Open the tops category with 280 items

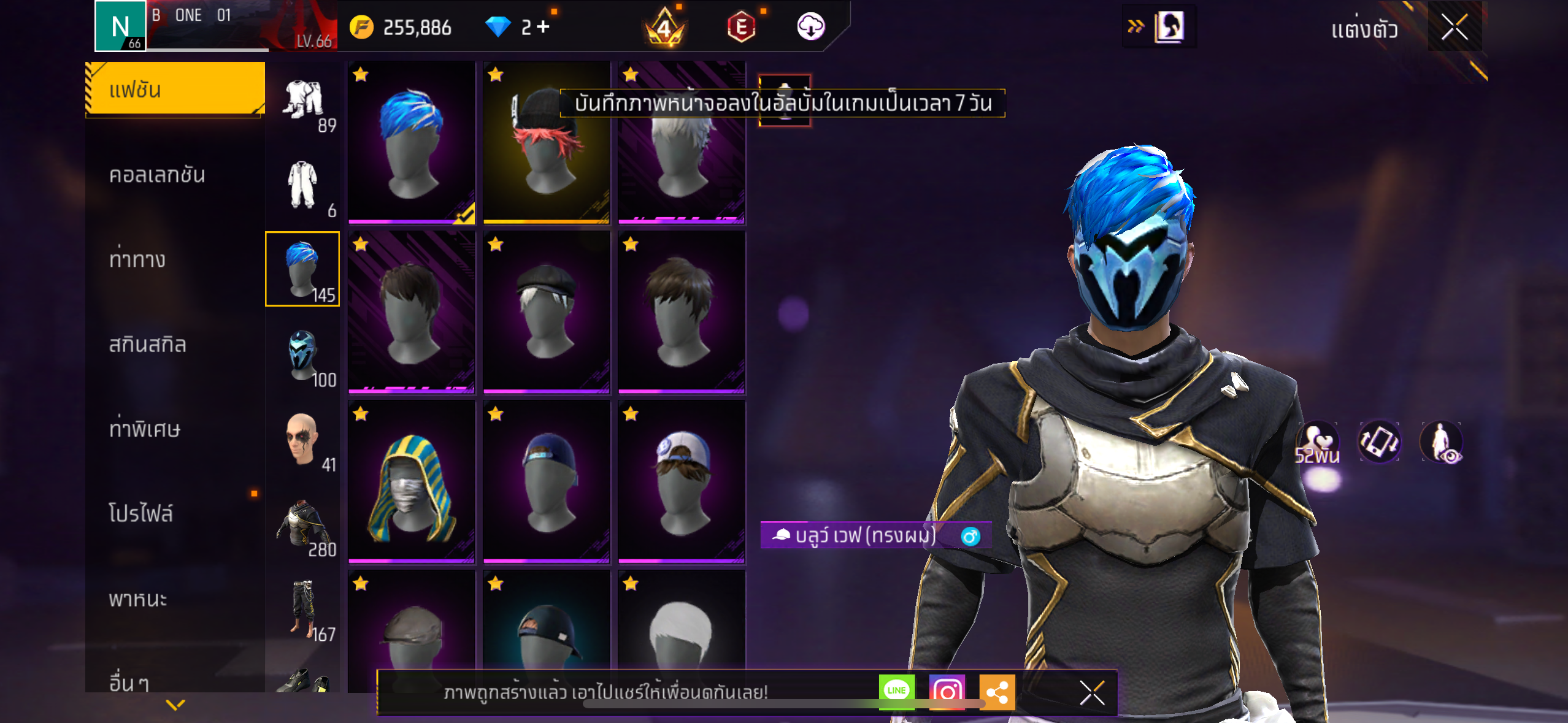(x=302, y=524)
